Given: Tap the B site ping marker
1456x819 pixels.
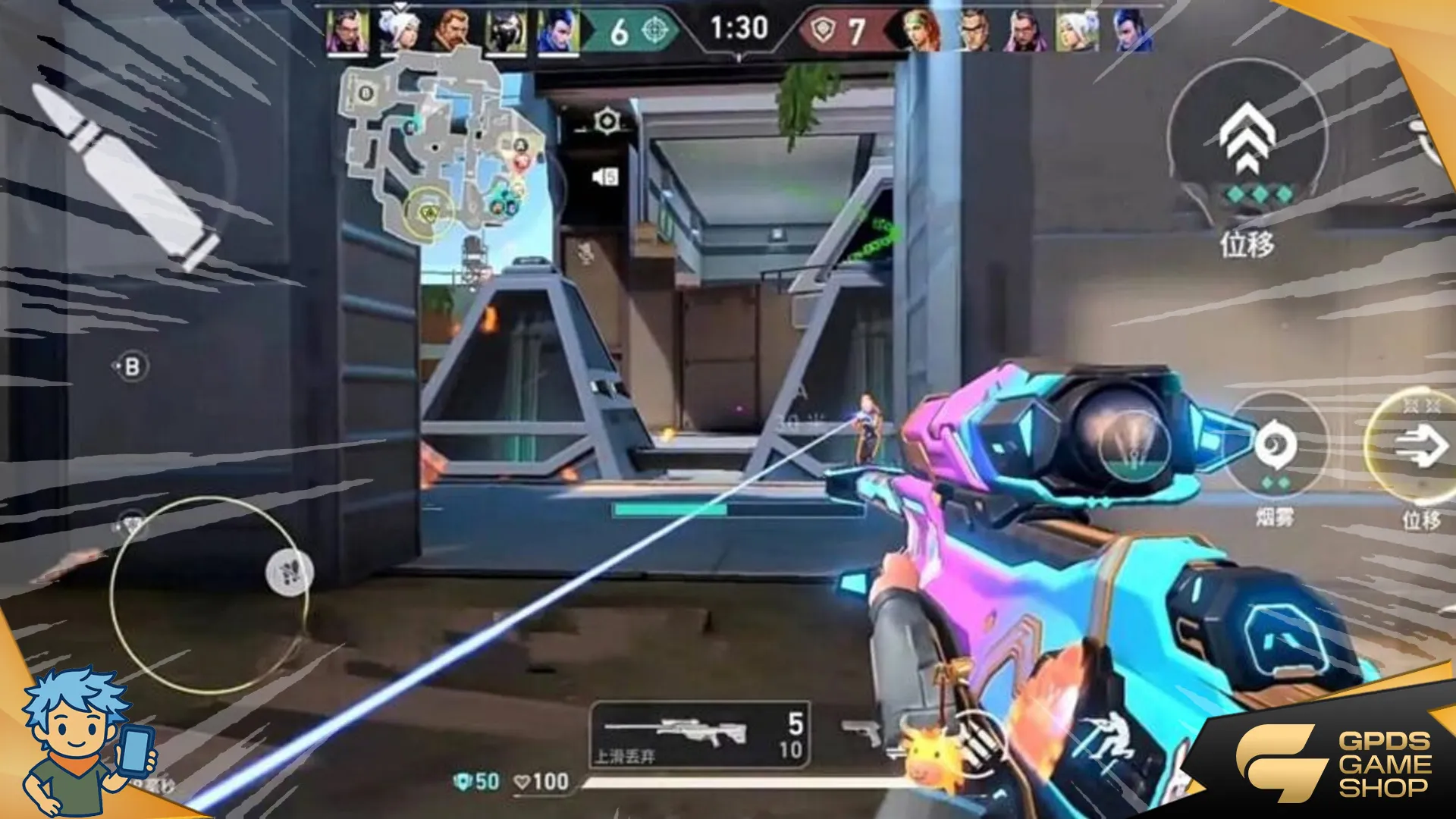Looking at the screenshot, I should (131, 367).
